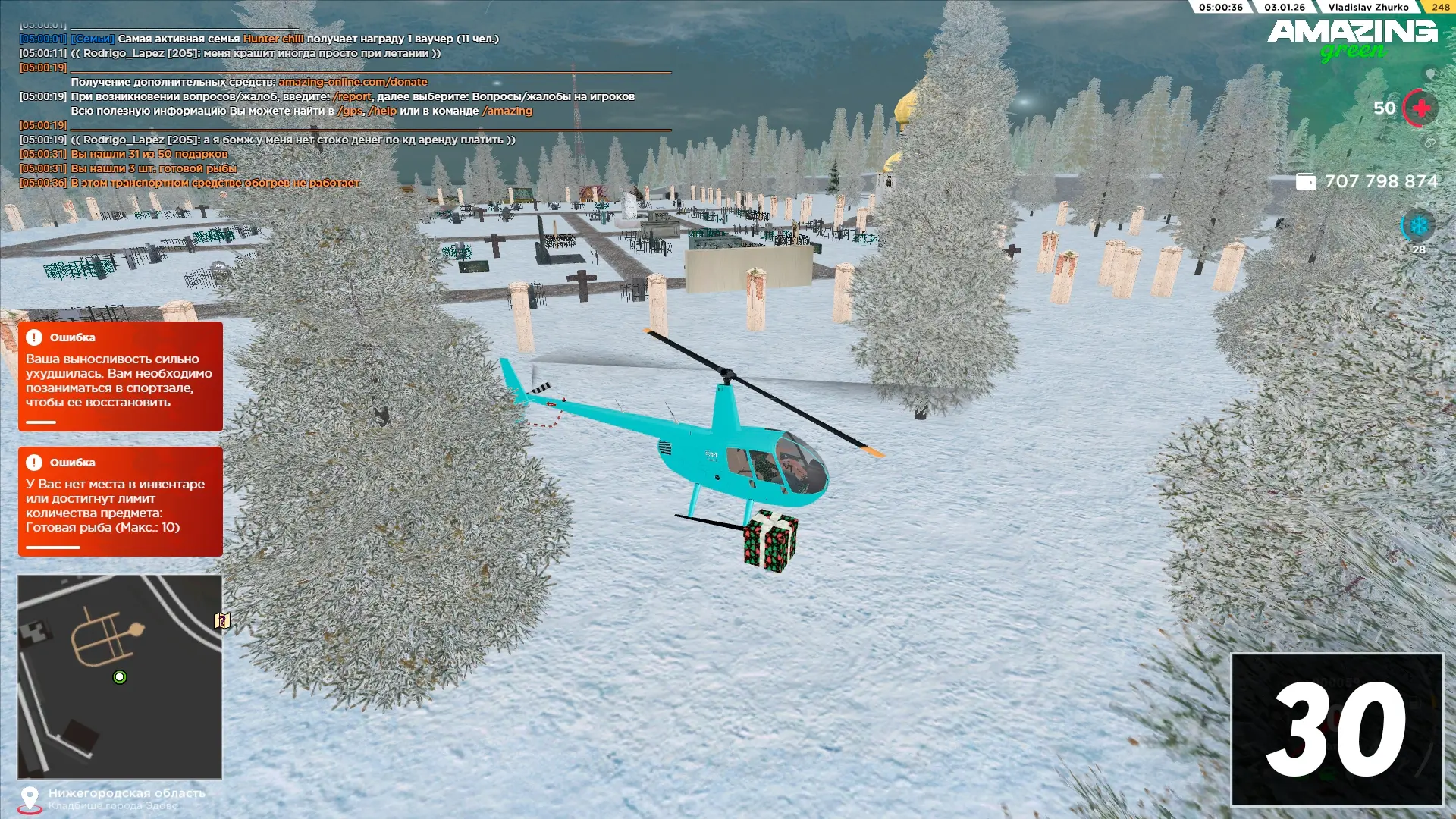Click the /gps command in chat
This screenshot has width=1456, height=819.
pos(350,111)
